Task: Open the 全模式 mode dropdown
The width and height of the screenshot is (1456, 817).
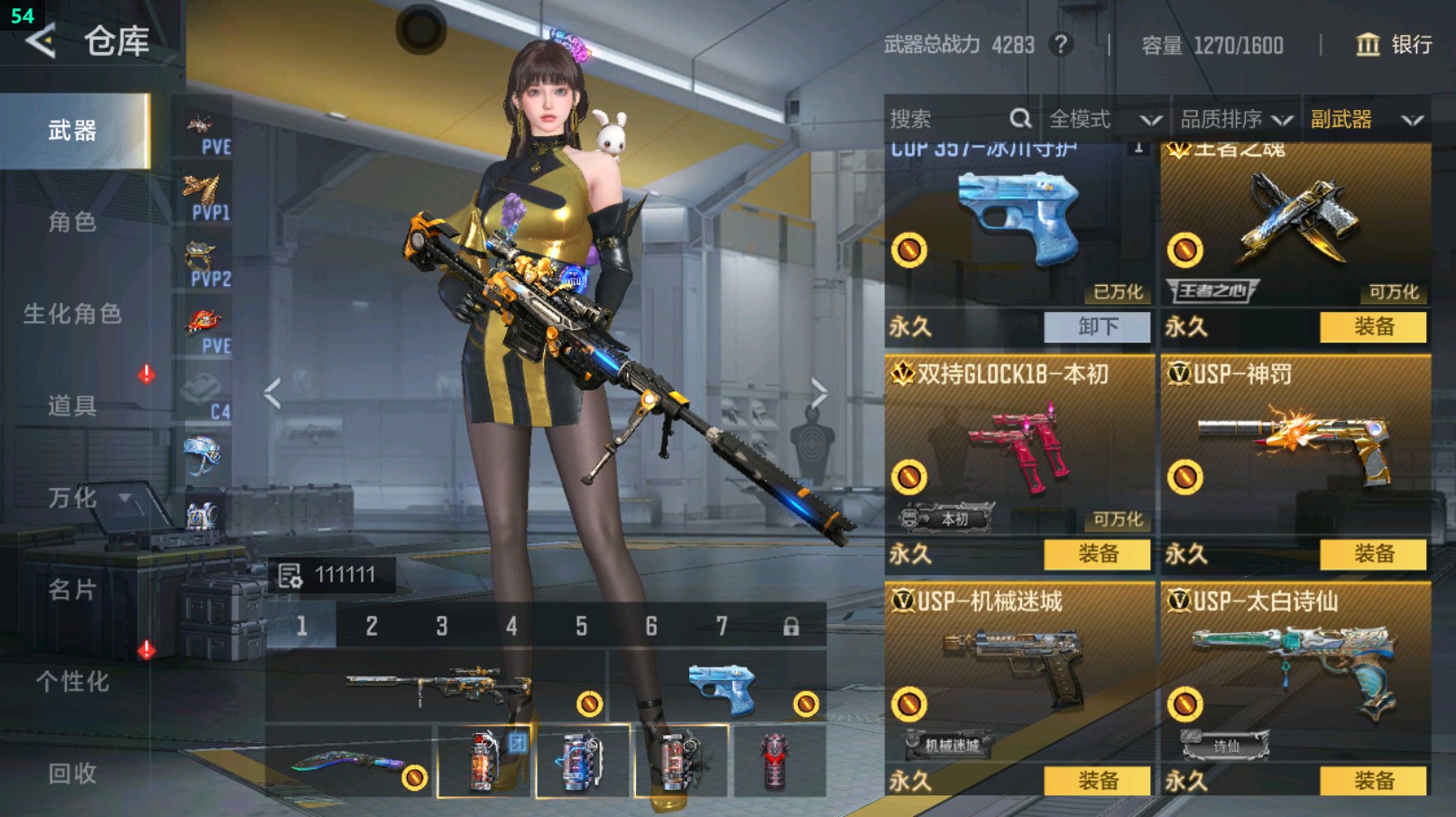Action: (x=1104, y=119)
